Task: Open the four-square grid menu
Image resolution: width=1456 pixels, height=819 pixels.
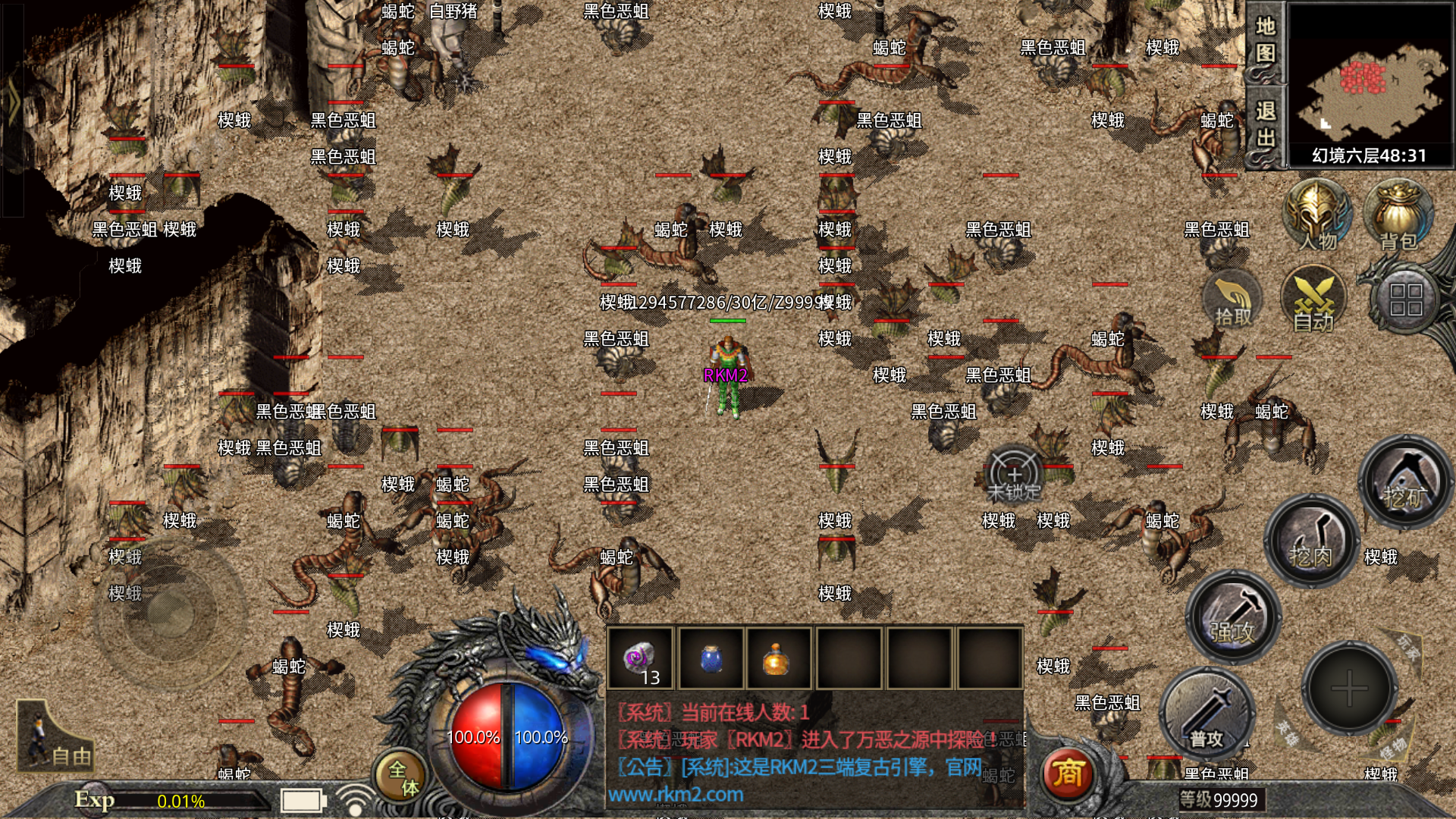Action: [x=1405, y=300]
